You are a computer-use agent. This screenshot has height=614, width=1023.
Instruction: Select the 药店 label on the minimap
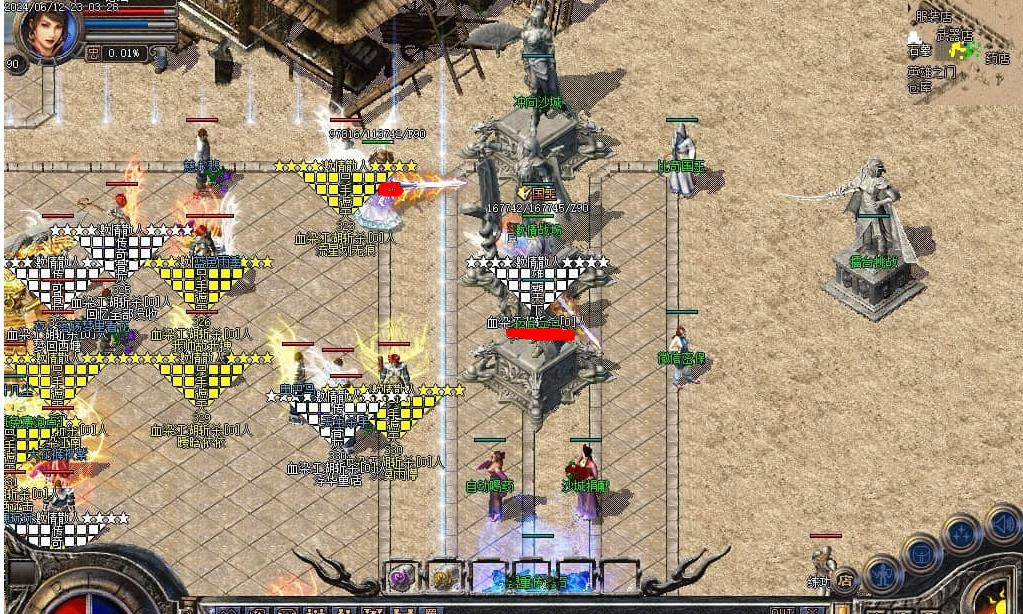pos(997,59)
